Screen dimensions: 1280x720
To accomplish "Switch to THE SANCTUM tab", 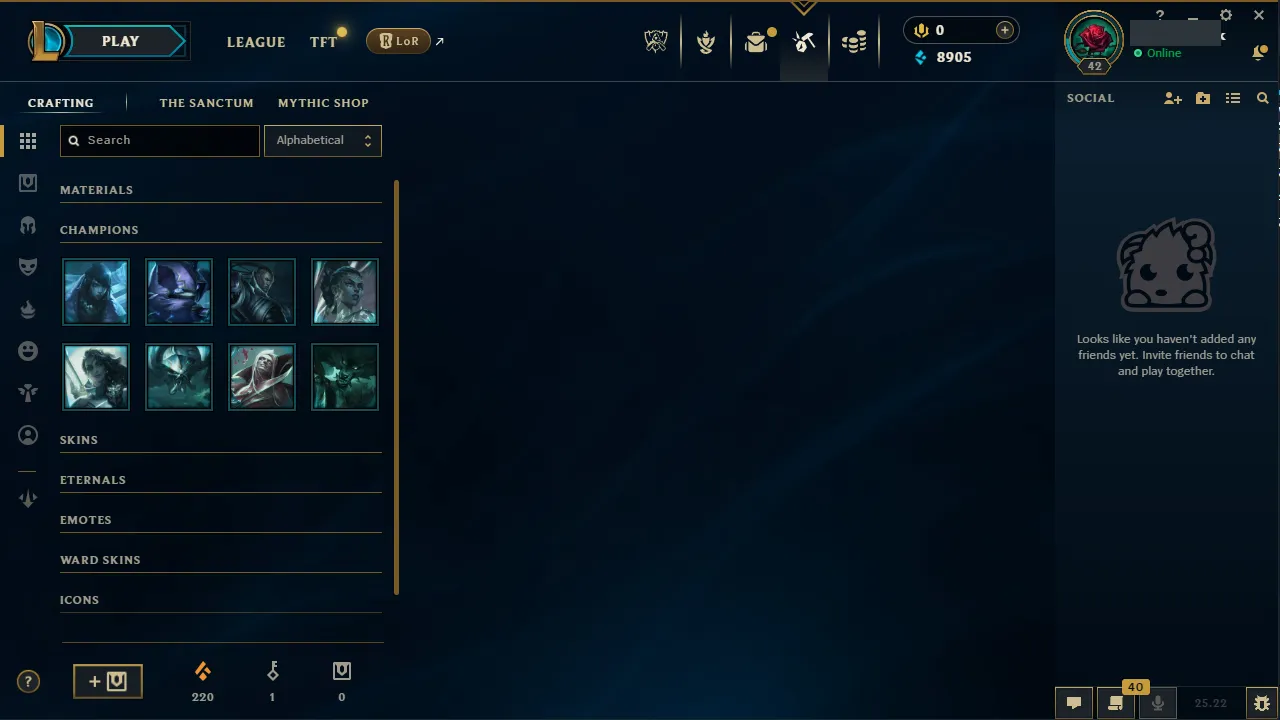I will (206, 103).
